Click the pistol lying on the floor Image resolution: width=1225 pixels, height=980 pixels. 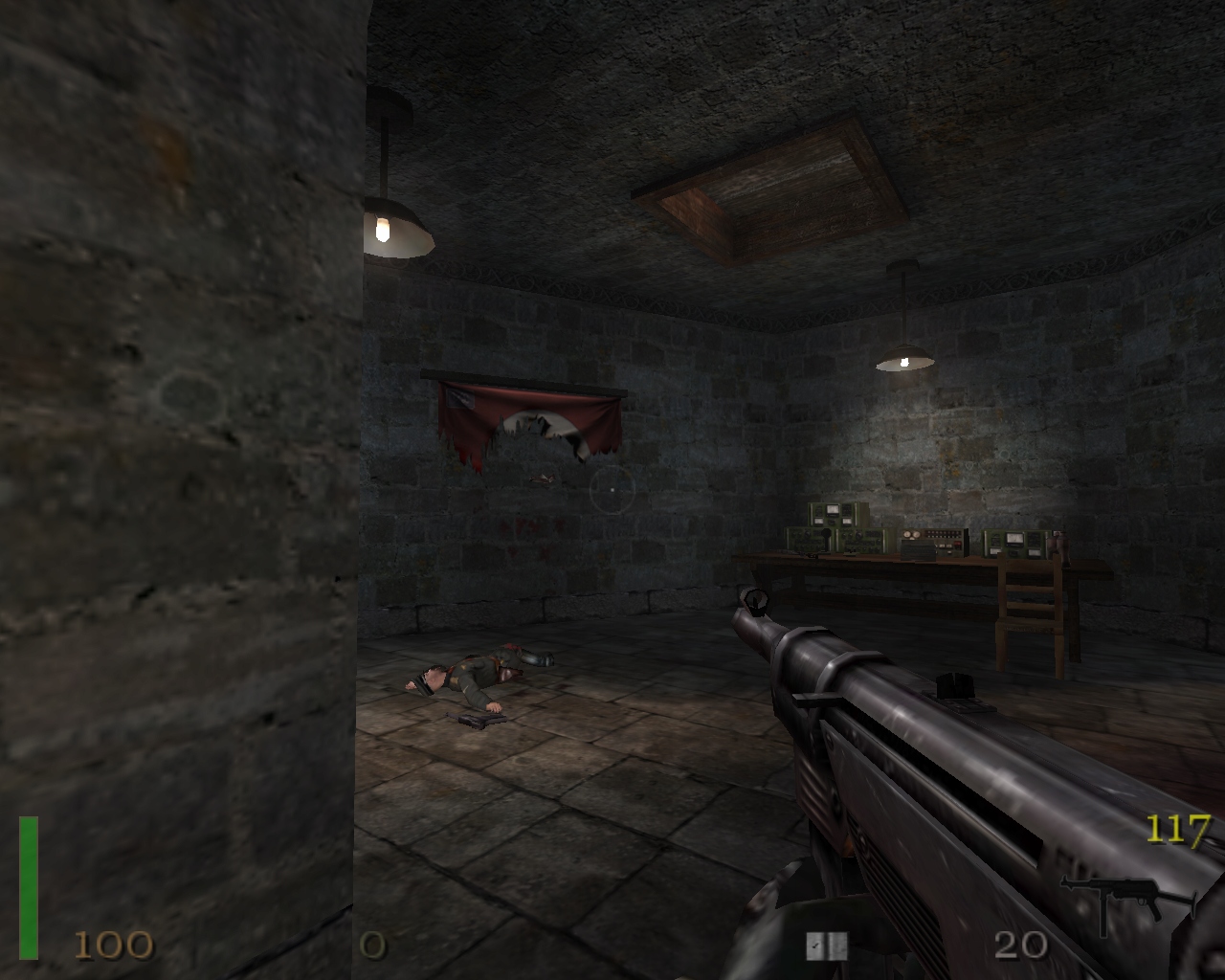coord(475,720)
